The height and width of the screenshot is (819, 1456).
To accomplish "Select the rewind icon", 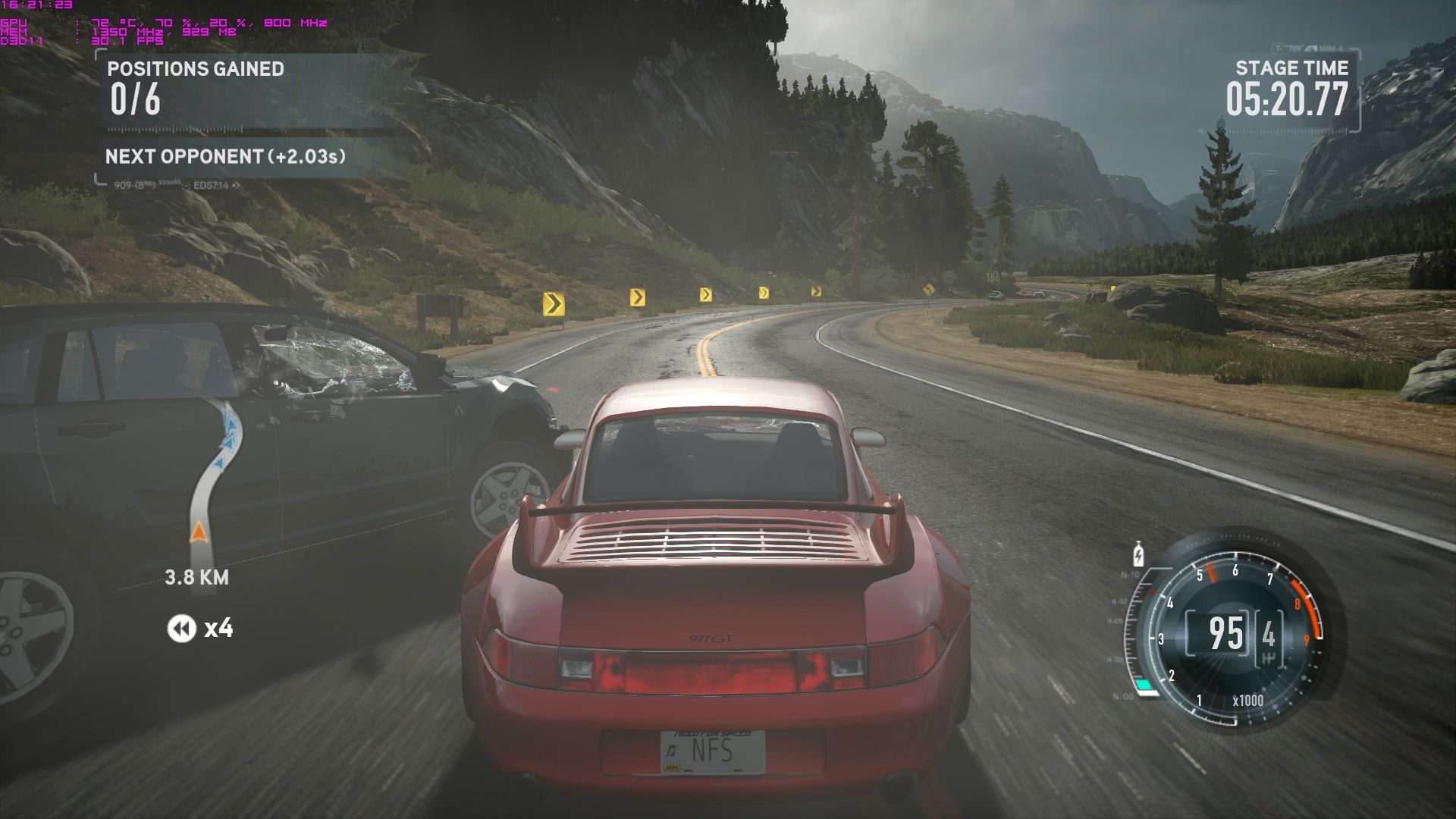I will (x=181, y=629).
